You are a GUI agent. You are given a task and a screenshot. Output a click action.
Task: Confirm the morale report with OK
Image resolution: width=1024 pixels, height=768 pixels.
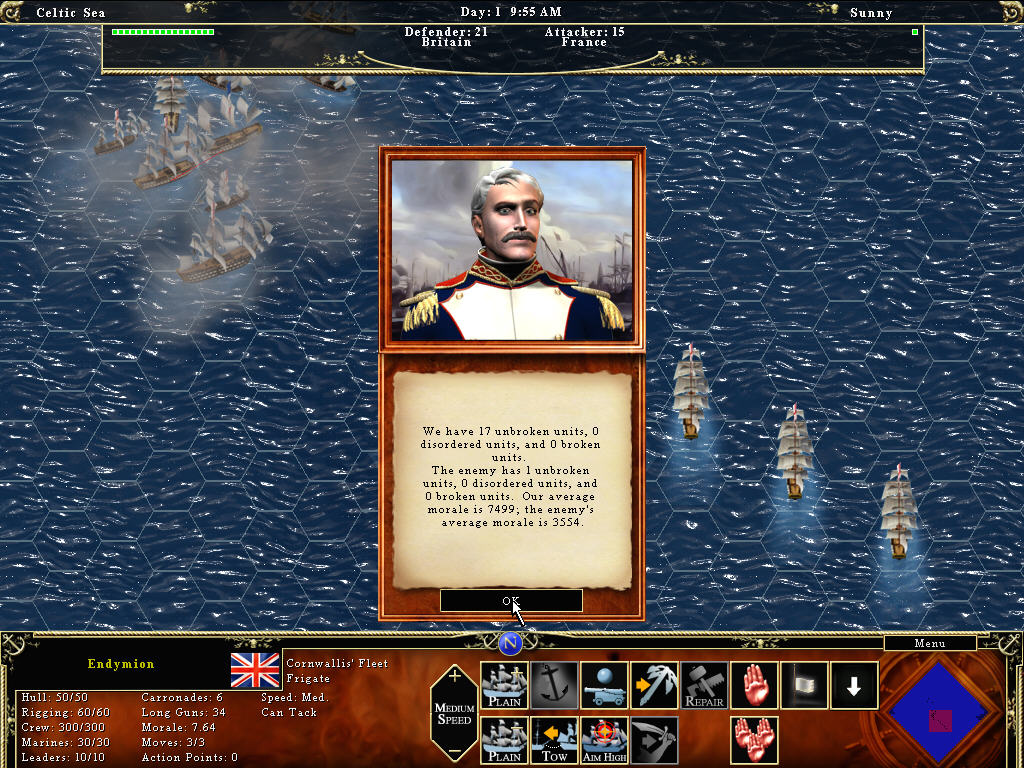pos(511,601)
